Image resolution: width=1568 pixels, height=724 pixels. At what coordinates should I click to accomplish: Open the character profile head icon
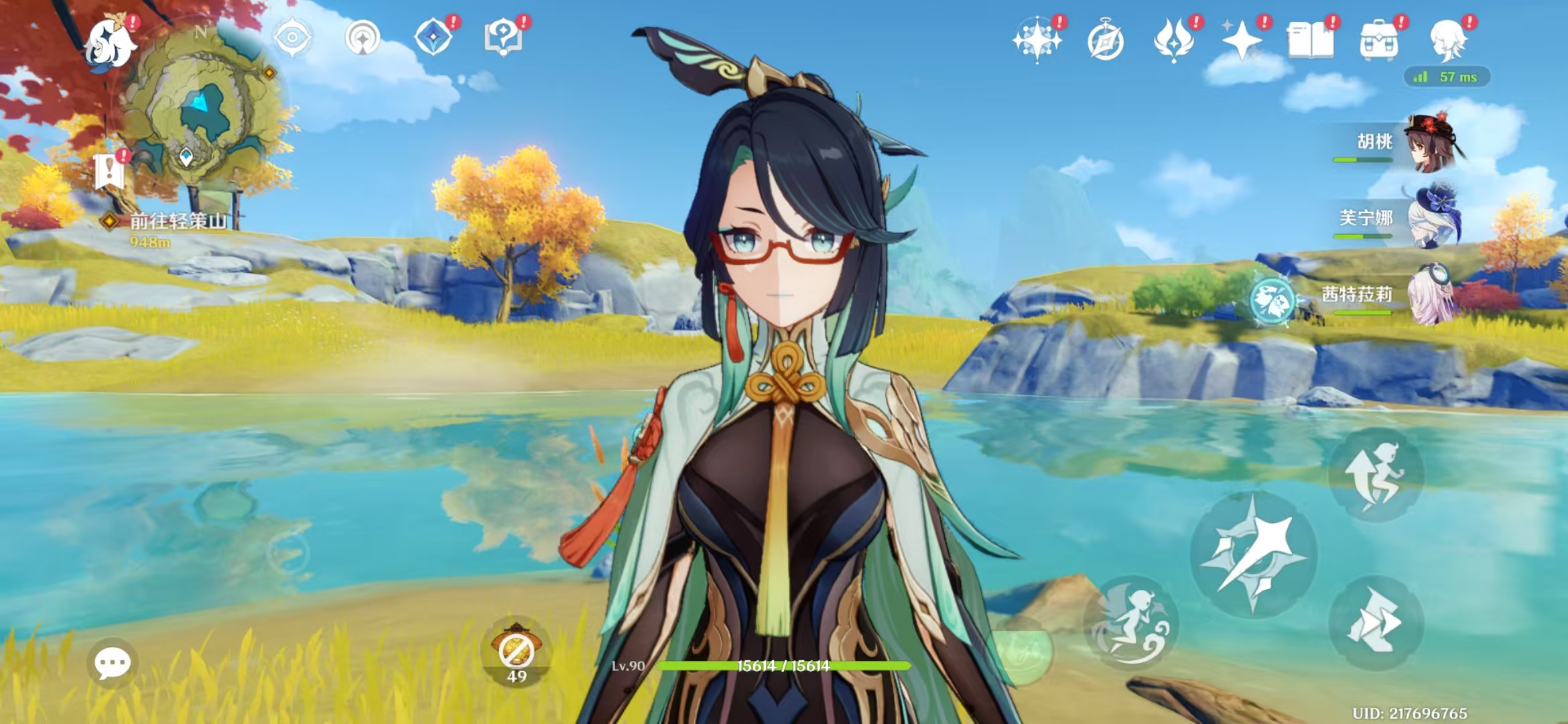(1448, 40)
